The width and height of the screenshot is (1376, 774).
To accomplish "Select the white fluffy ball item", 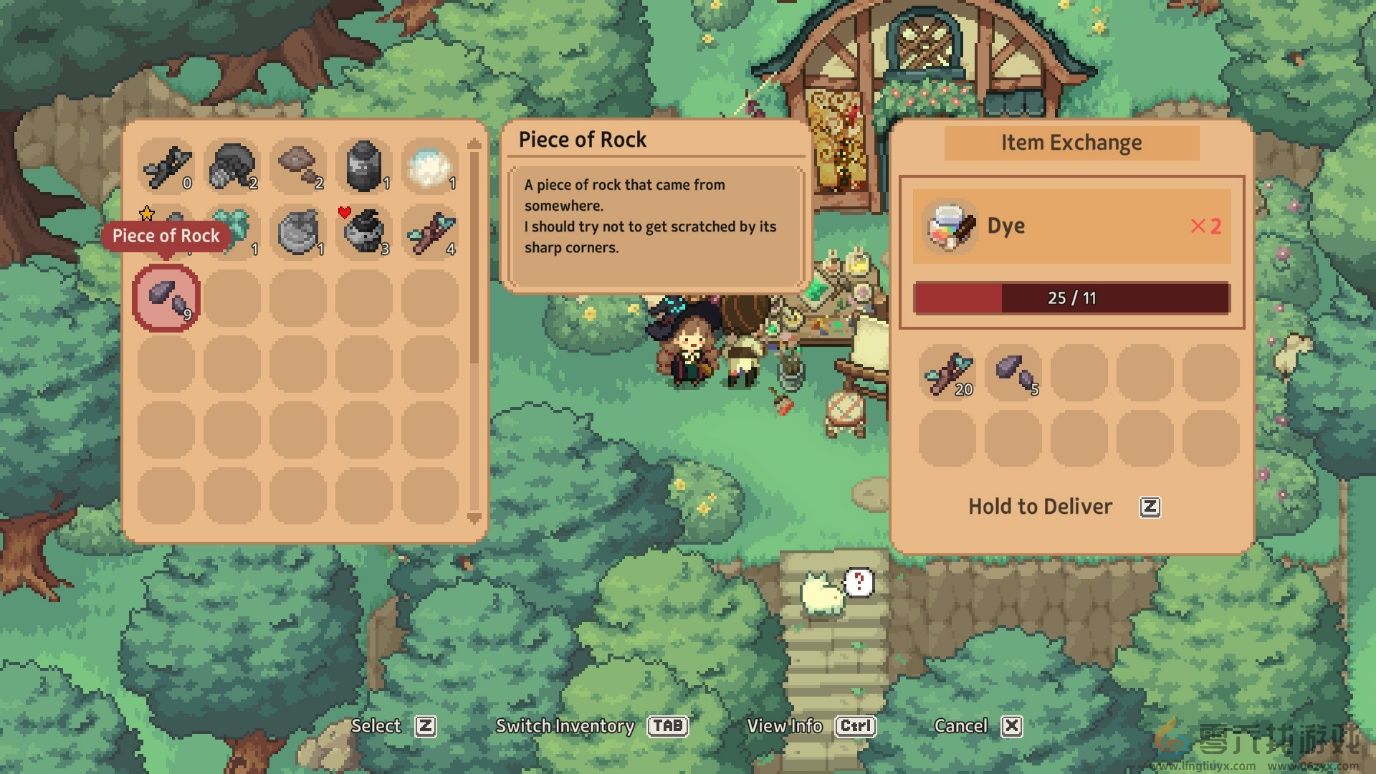I will 431,166.
